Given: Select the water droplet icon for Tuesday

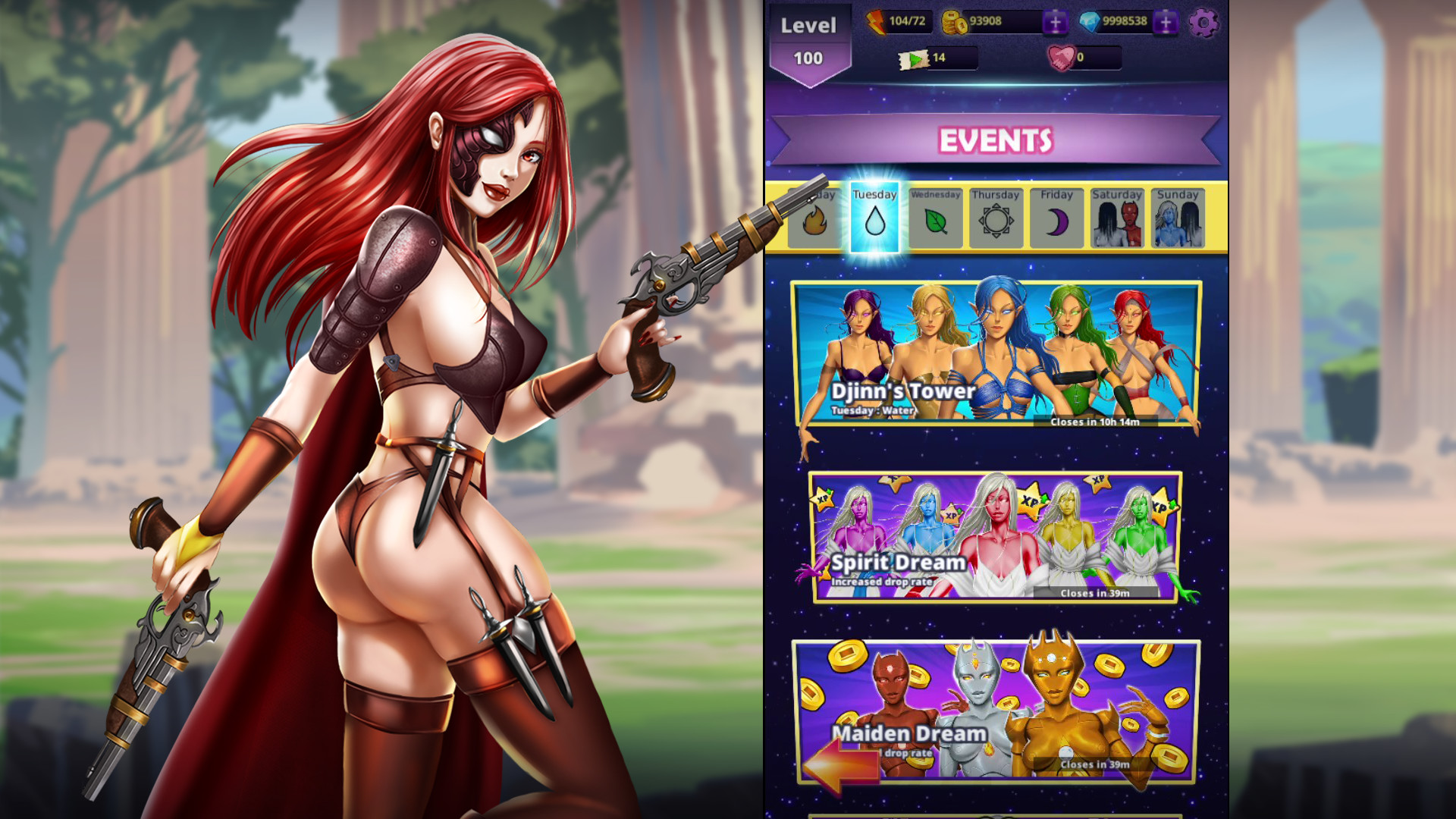Looking at the screenshot, I should tap(874, 222).
